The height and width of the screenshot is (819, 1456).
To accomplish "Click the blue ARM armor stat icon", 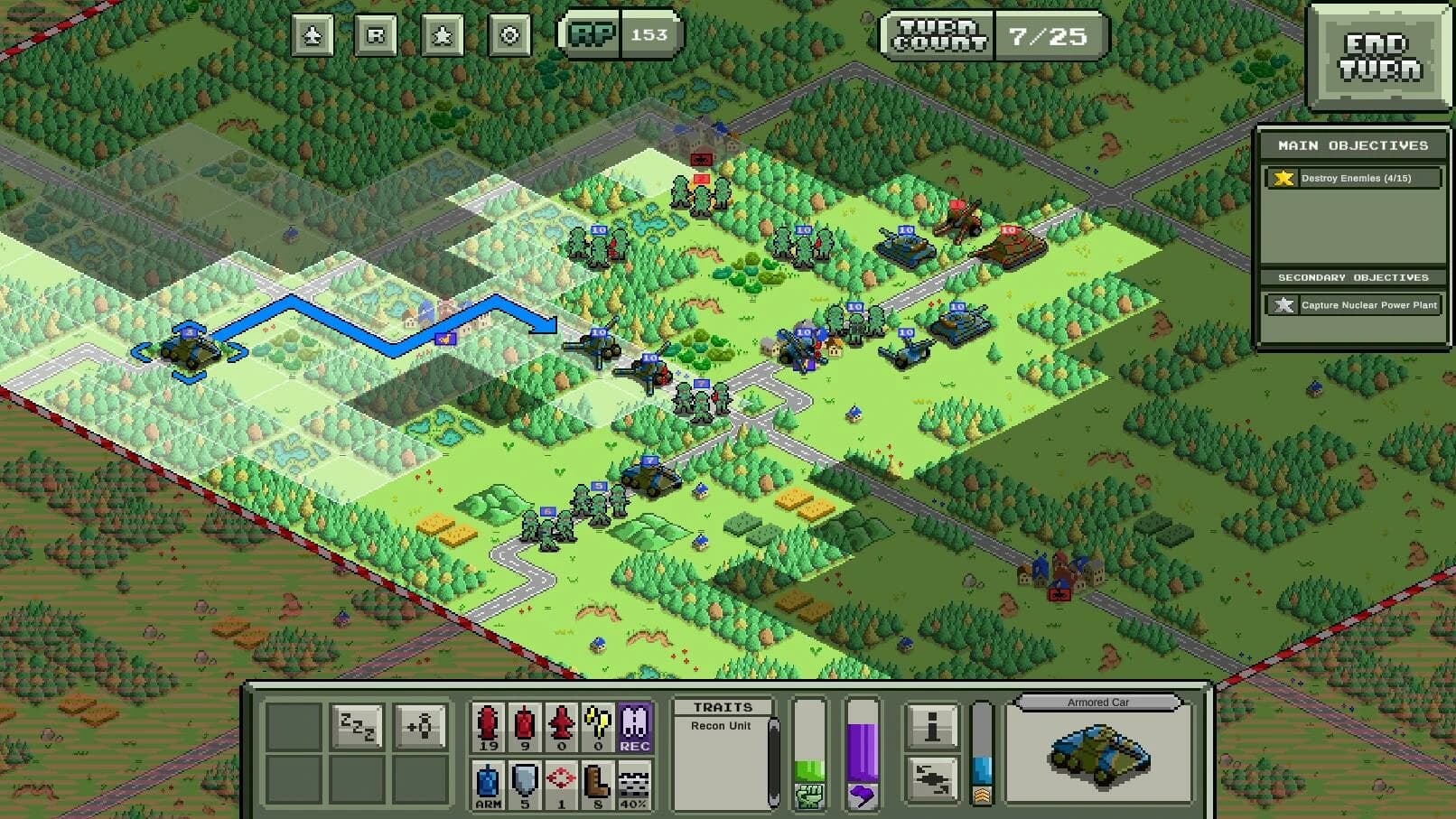I will (x=489, y=781).
